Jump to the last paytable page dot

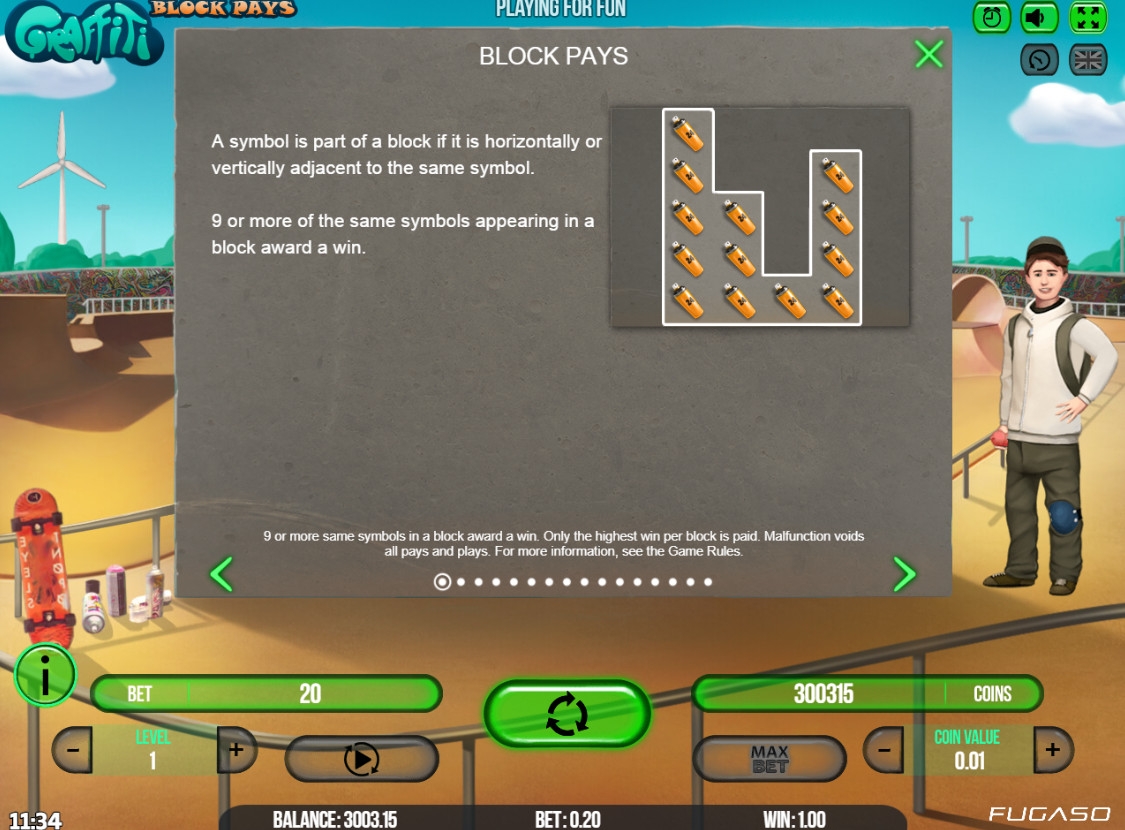click(x=708, y=582)
